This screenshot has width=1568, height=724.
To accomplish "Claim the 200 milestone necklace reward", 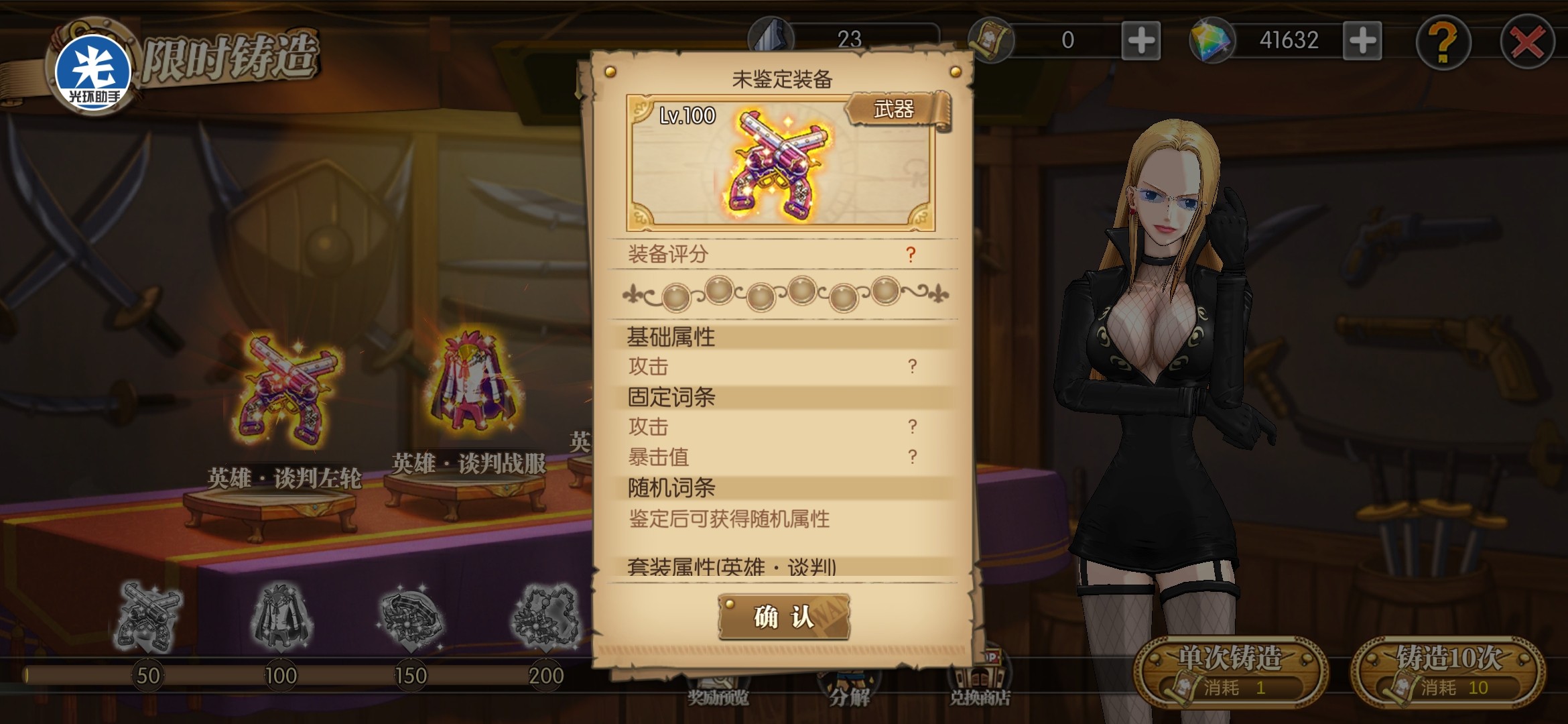I will (x=545, y=617).
